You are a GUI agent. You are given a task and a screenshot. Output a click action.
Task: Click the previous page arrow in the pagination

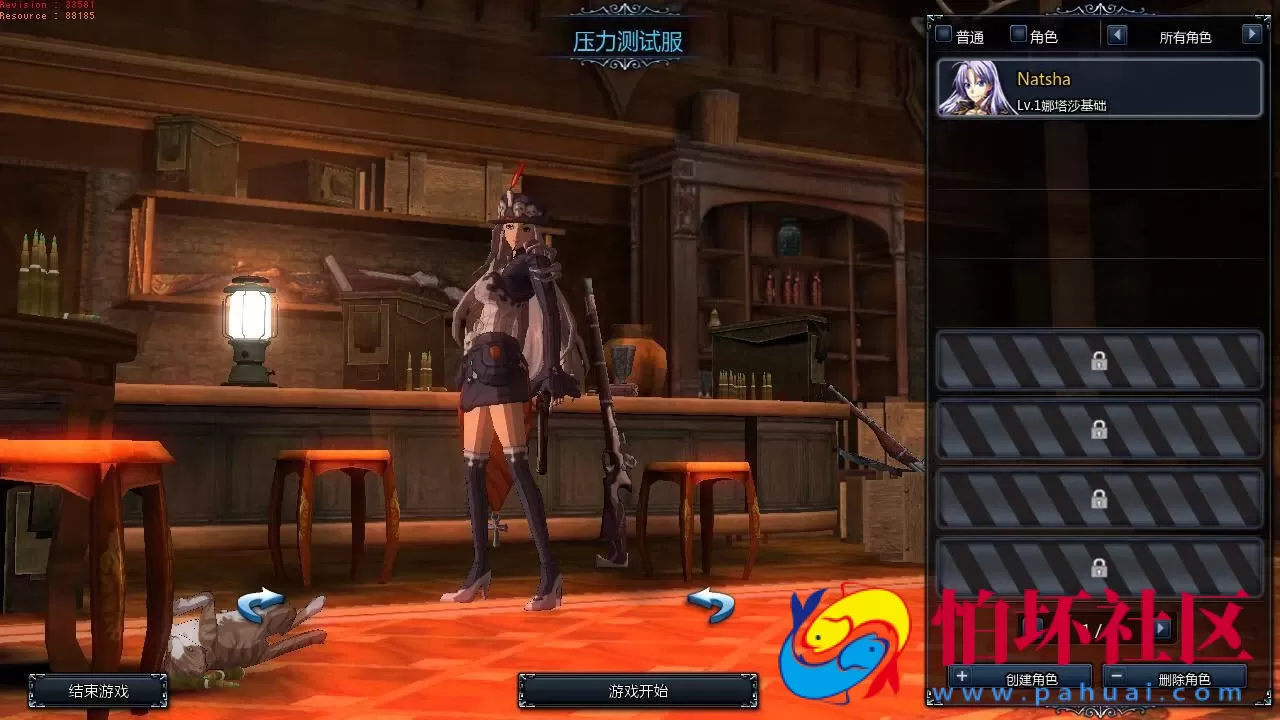coord(1032,627)
